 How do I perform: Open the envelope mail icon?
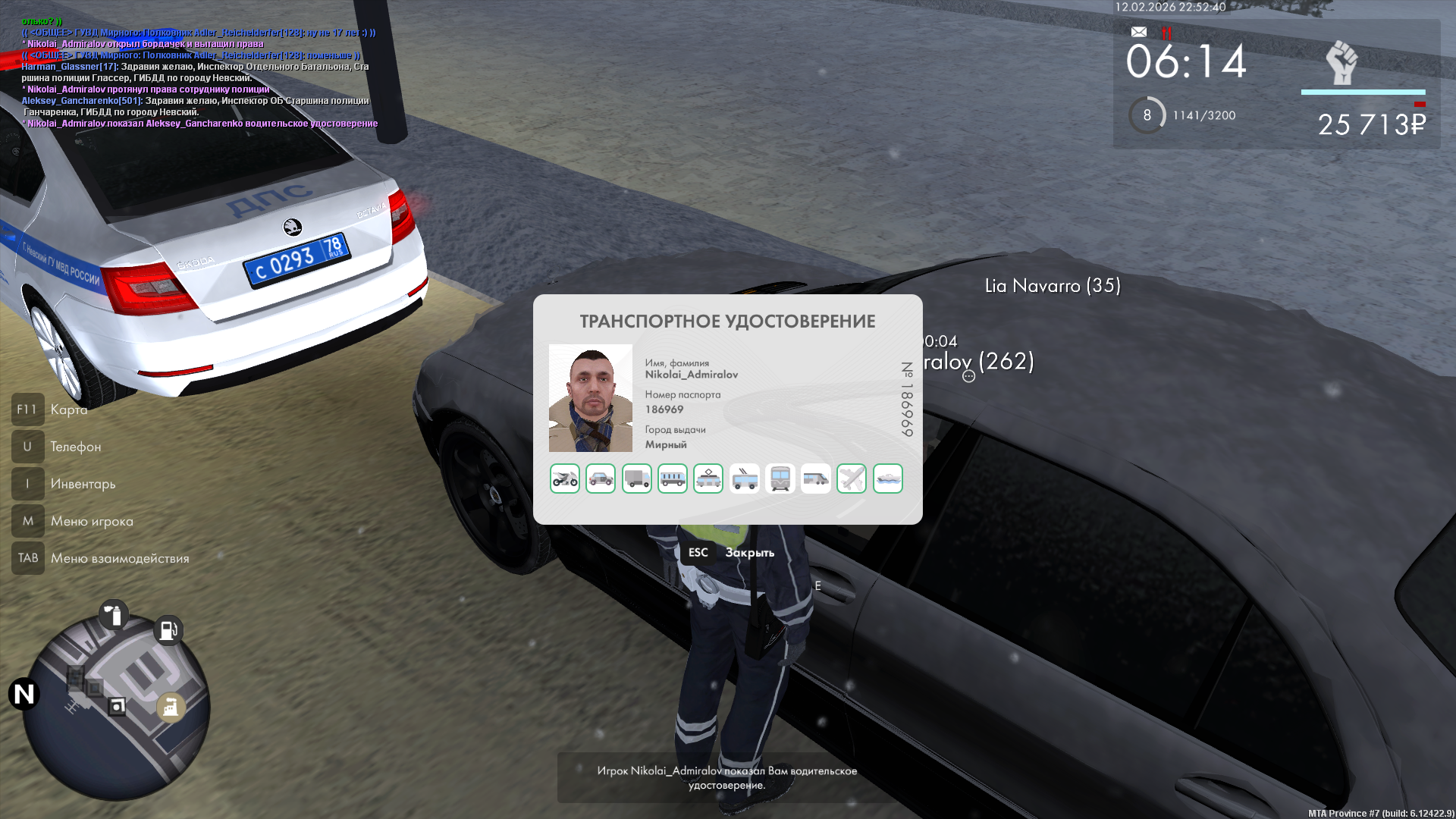1139,32
